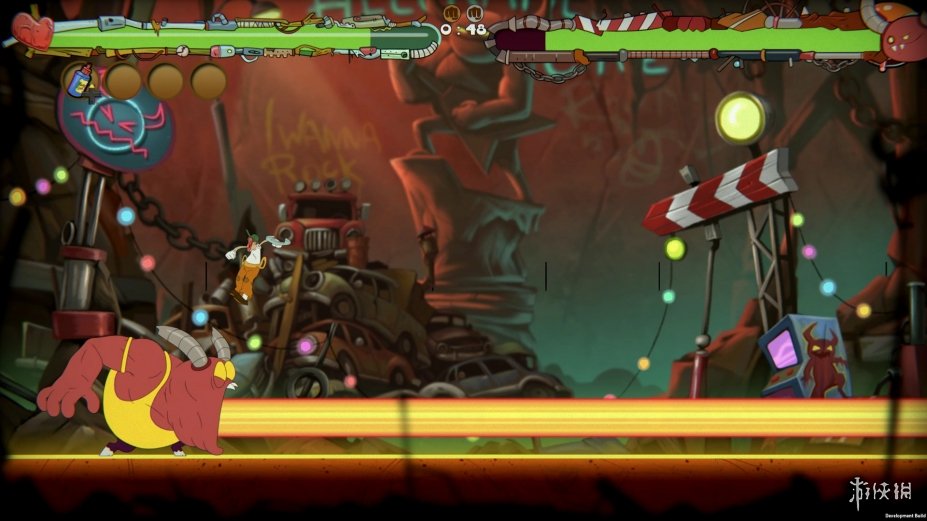Viewport: 927px width, 521px height.
Task: Click the red heart player icon
Action: click(30, 30)
